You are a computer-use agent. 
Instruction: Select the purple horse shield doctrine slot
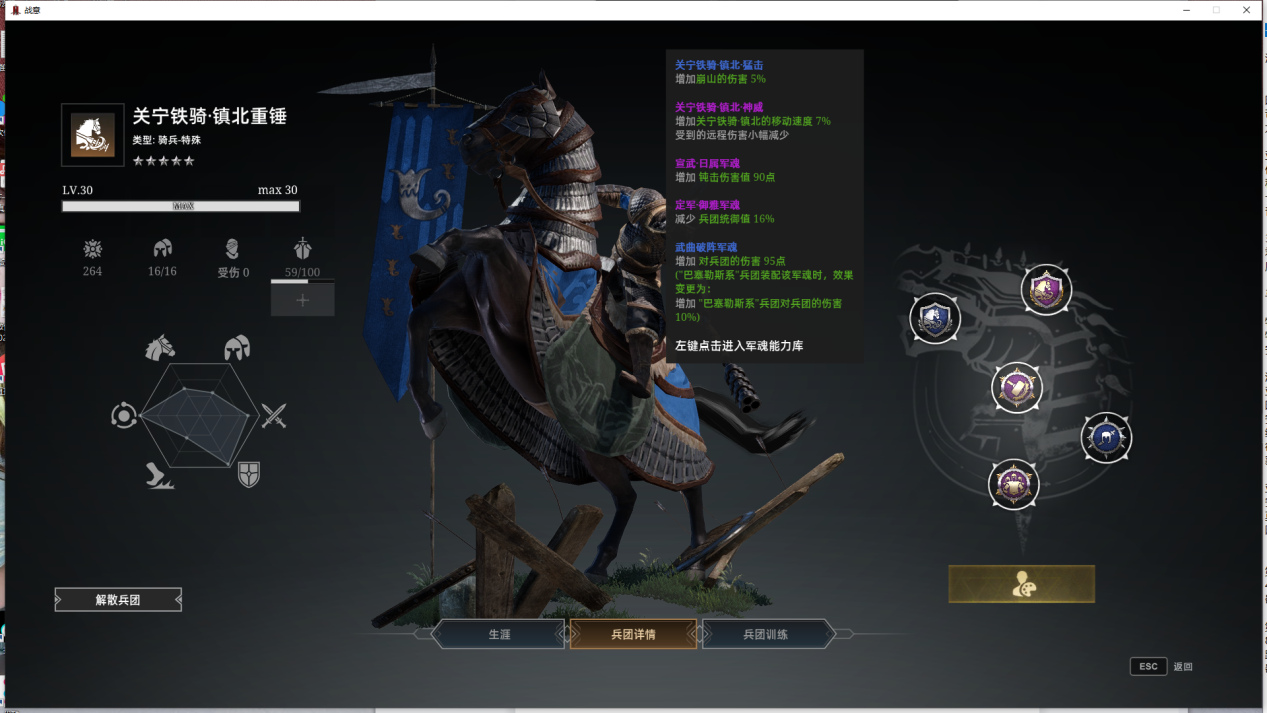(1046, 290)
